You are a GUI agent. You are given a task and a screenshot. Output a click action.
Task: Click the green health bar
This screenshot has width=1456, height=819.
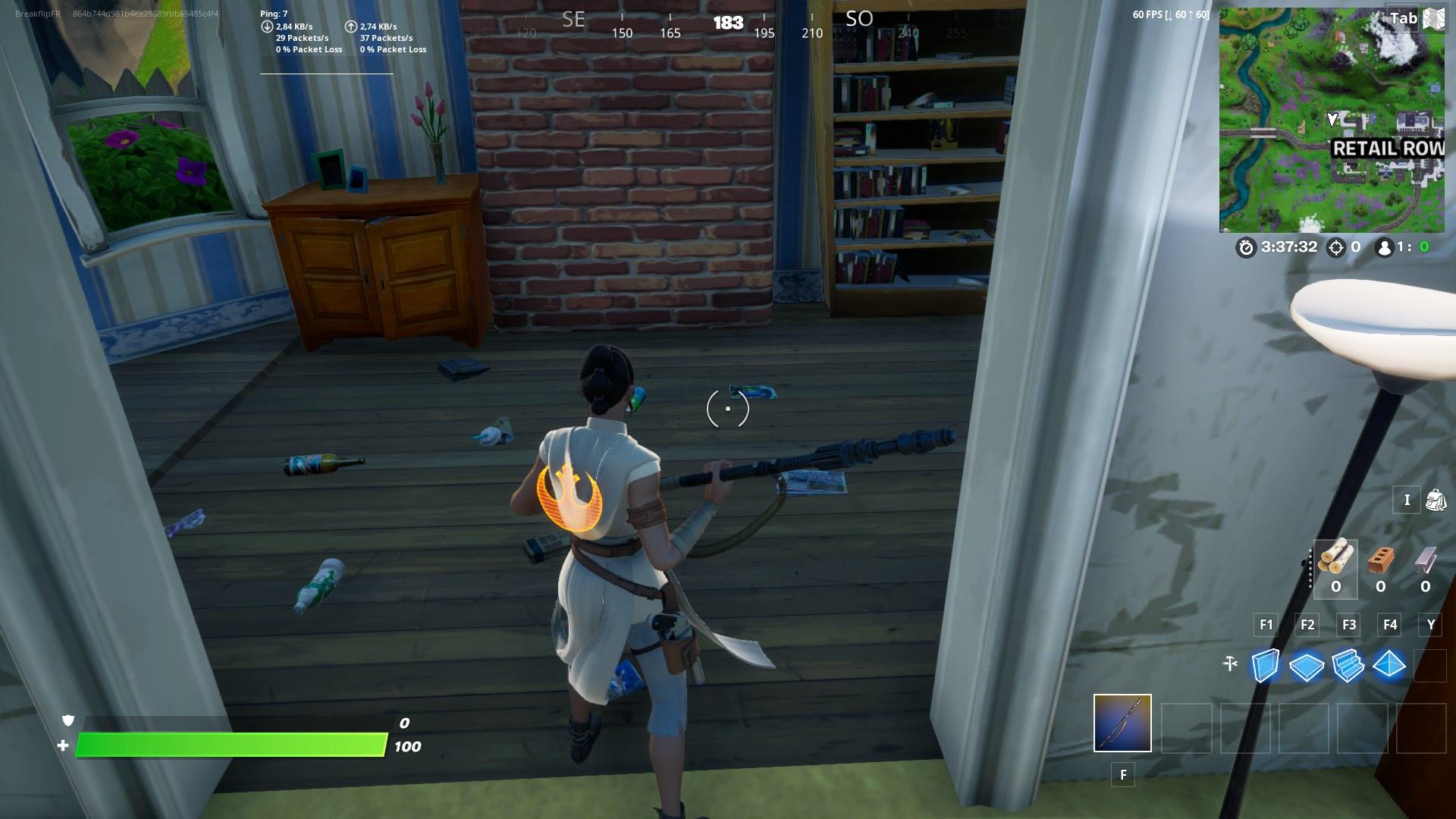[227, 746]
